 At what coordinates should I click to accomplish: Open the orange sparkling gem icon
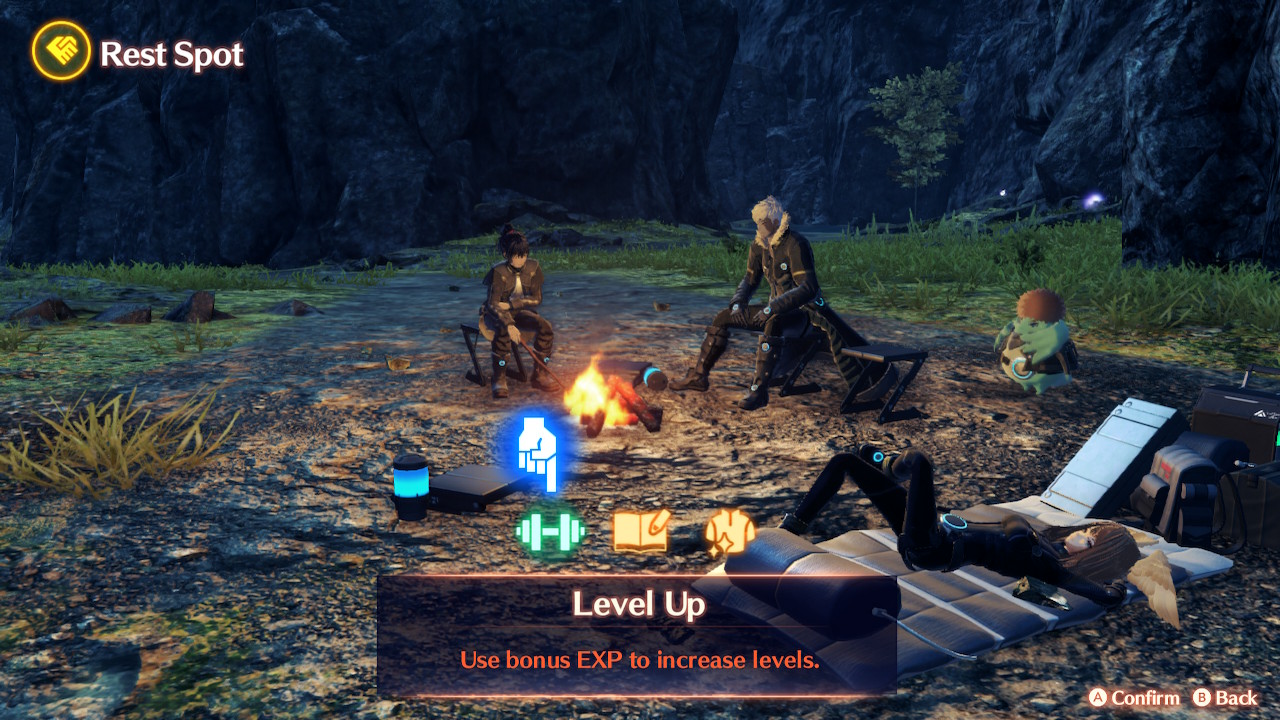[x=729, y=531]
